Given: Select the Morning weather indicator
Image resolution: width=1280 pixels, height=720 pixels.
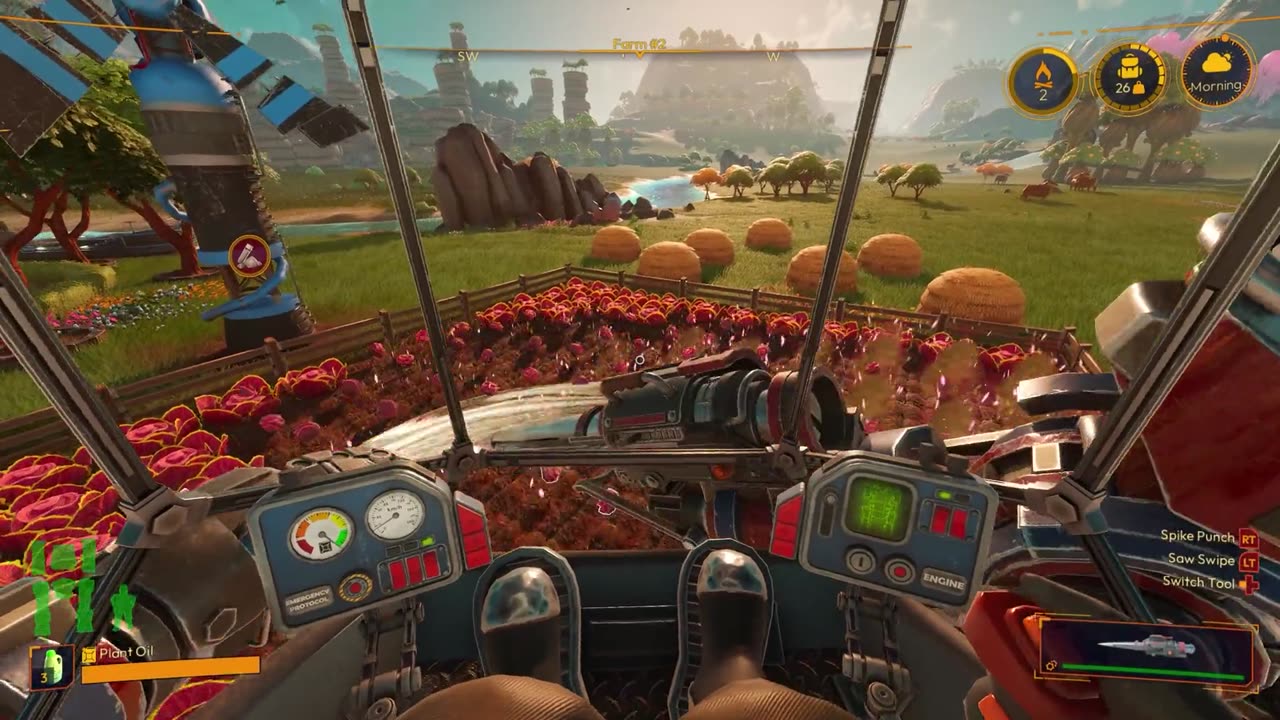Looking at the screenshot, I should 1217,71.
